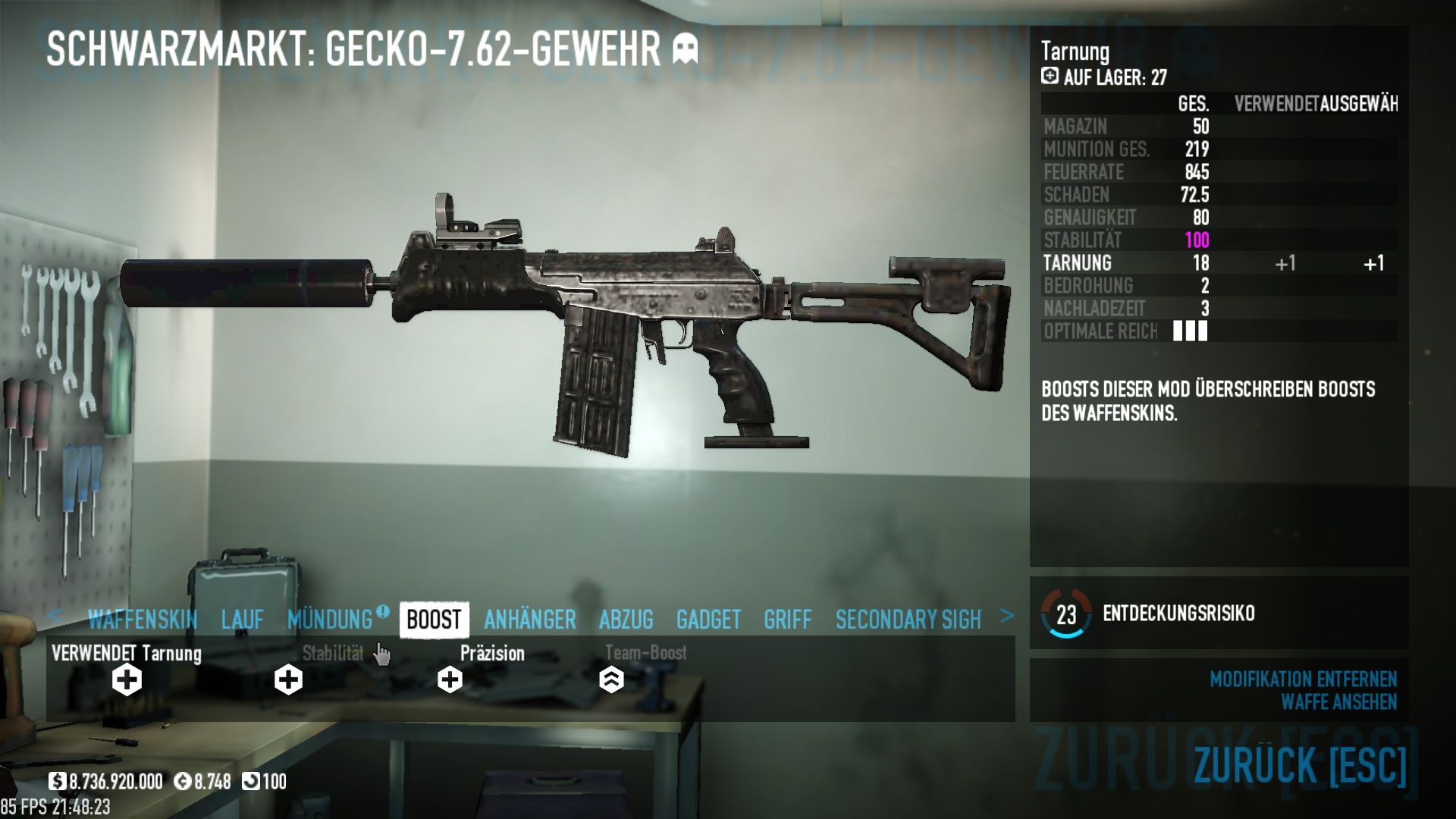Remove the modification via Modifikation Entfernen
Viewport: 1456px width, 819px height.
pos(1303,679)
